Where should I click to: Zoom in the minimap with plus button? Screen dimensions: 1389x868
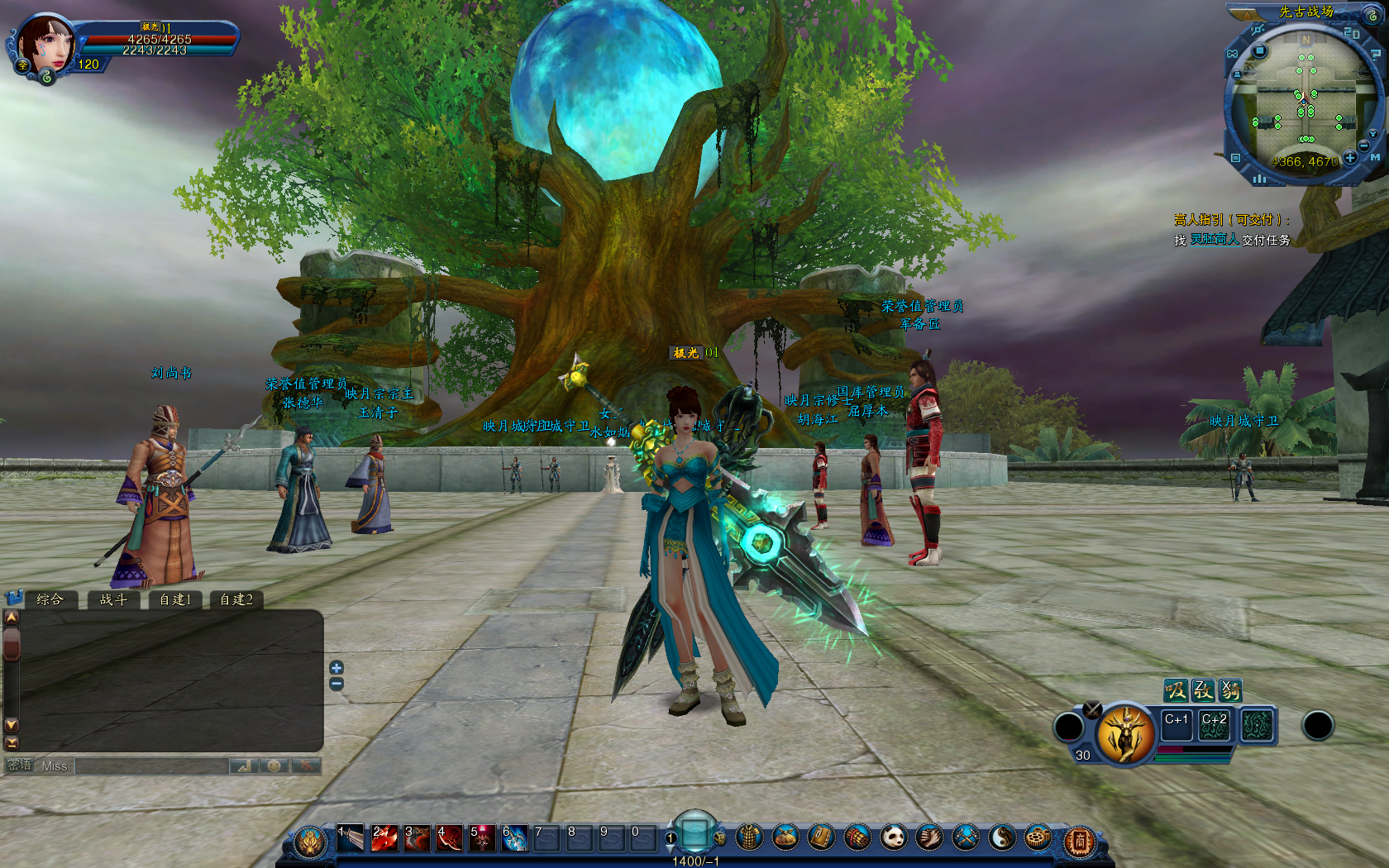pos(1350,157)
